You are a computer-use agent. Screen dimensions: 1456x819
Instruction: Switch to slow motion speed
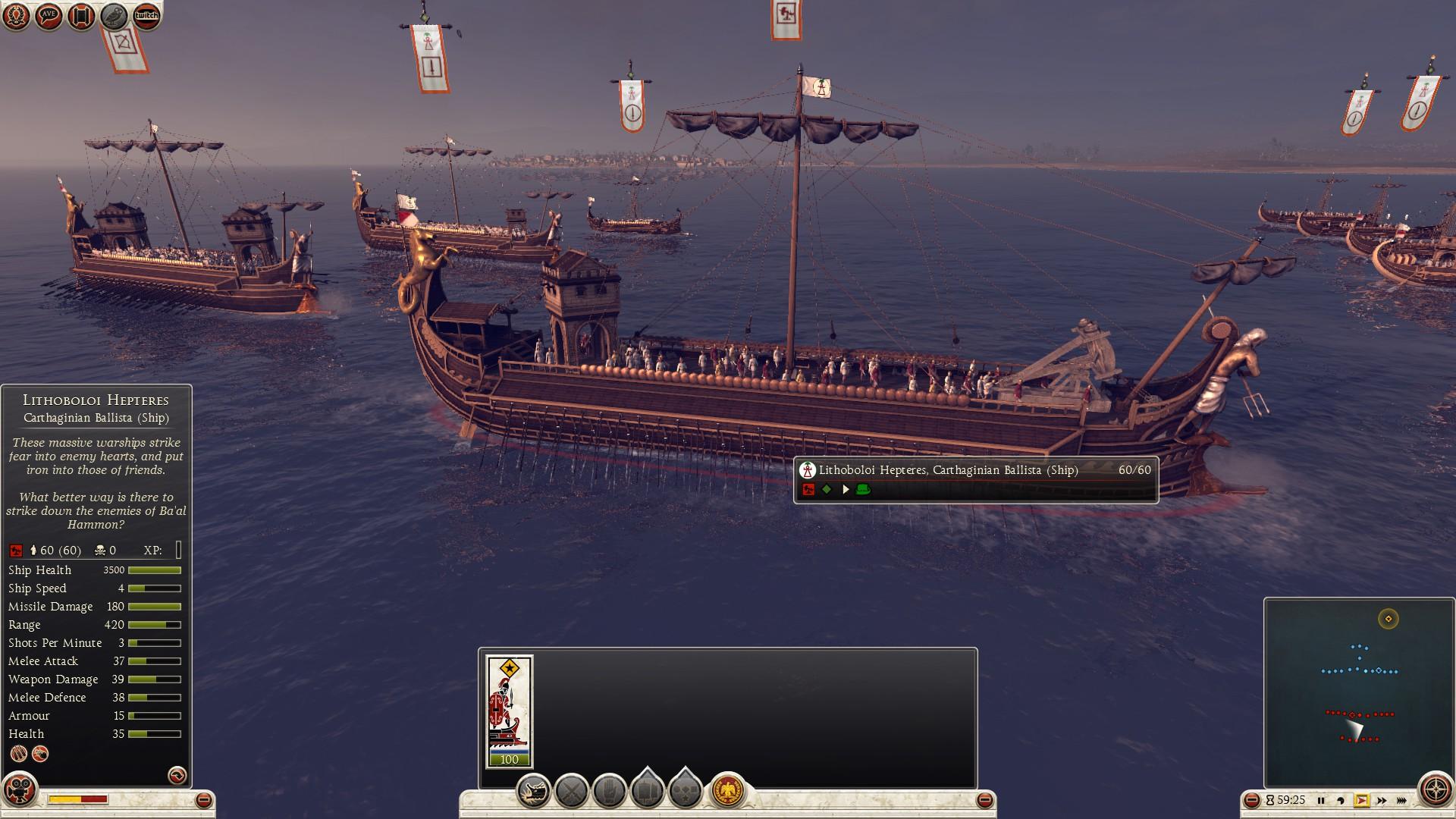1341,800
